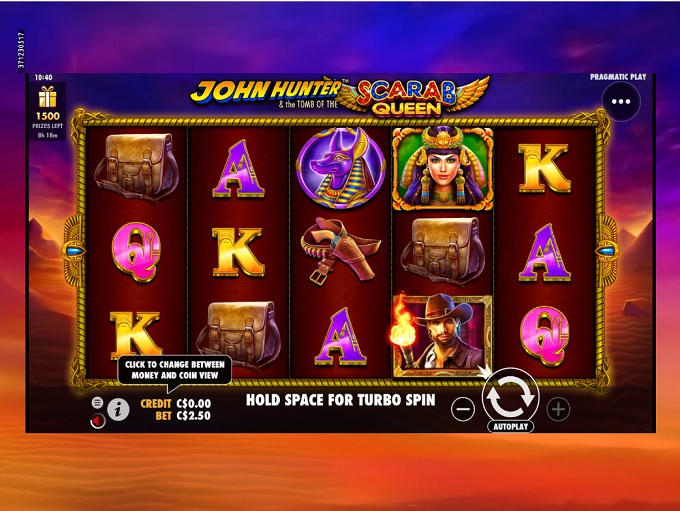Increase the bet with the plus button
Screen dimensions: 680x511
[558, 408]
